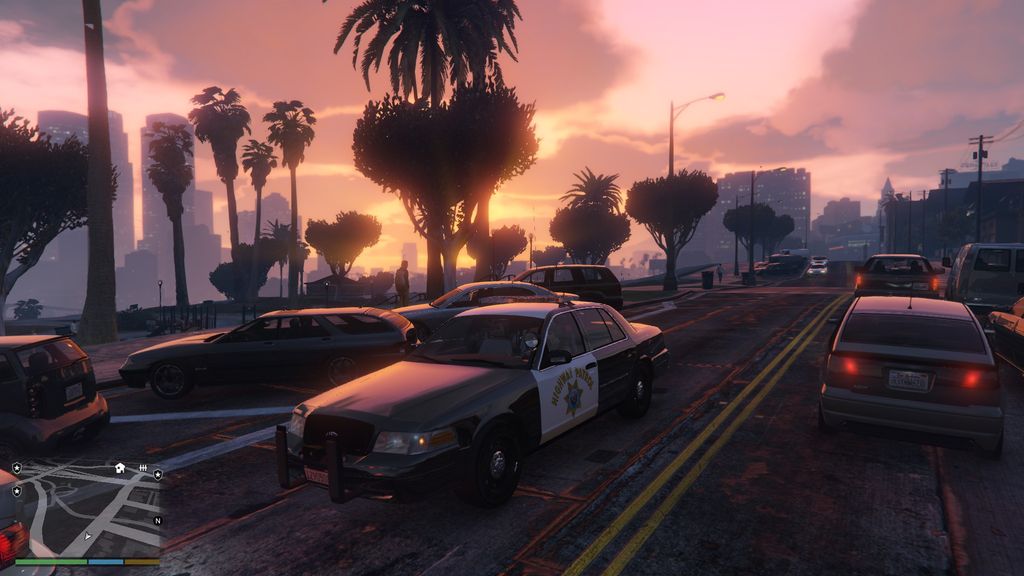Click the North compass indicator on the minimap
The height and width of the screenshot is (576, 1024).
pos(157,521)
